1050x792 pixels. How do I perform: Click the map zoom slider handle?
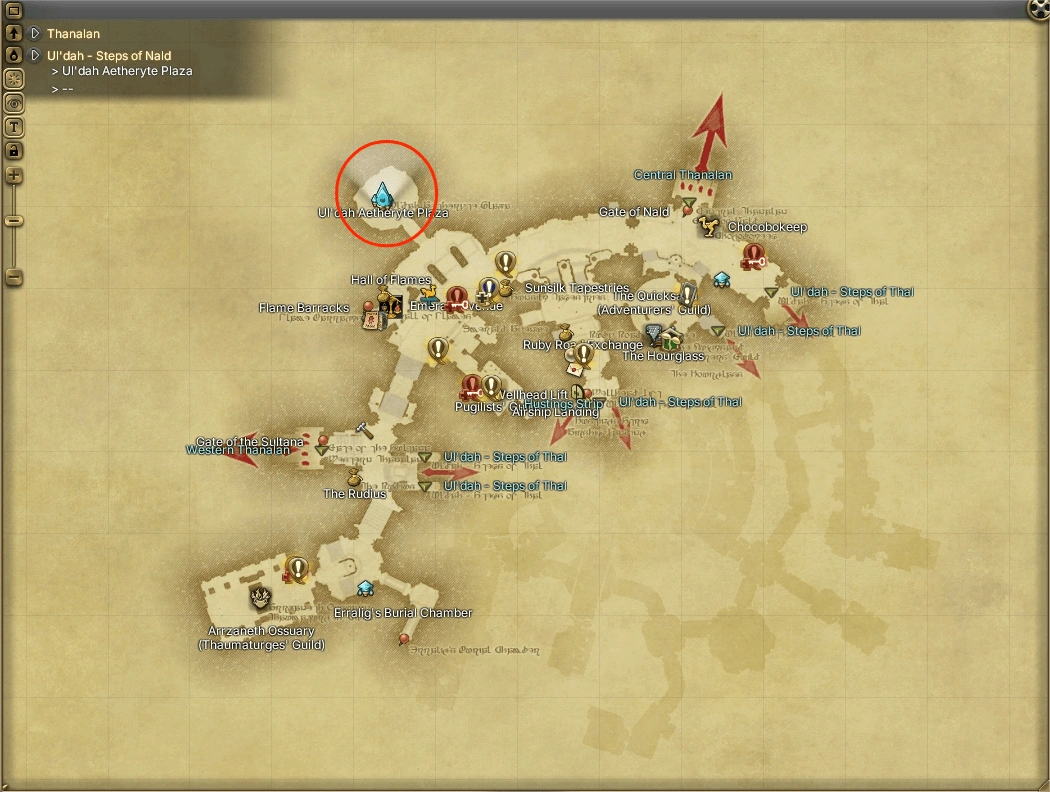[x=14, y=220]
